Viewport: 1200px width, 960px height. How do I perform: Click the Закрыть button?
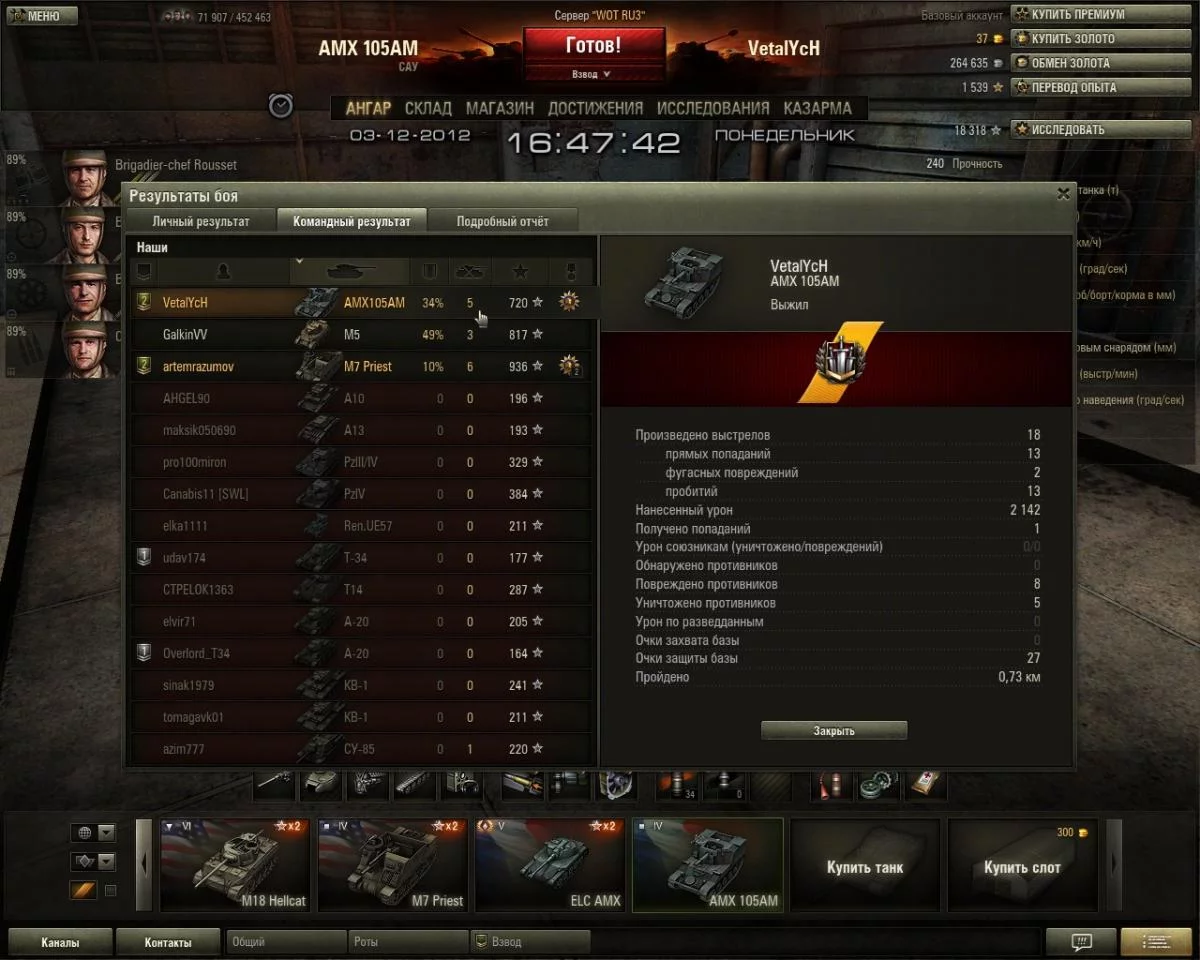(x=834, y=731)
